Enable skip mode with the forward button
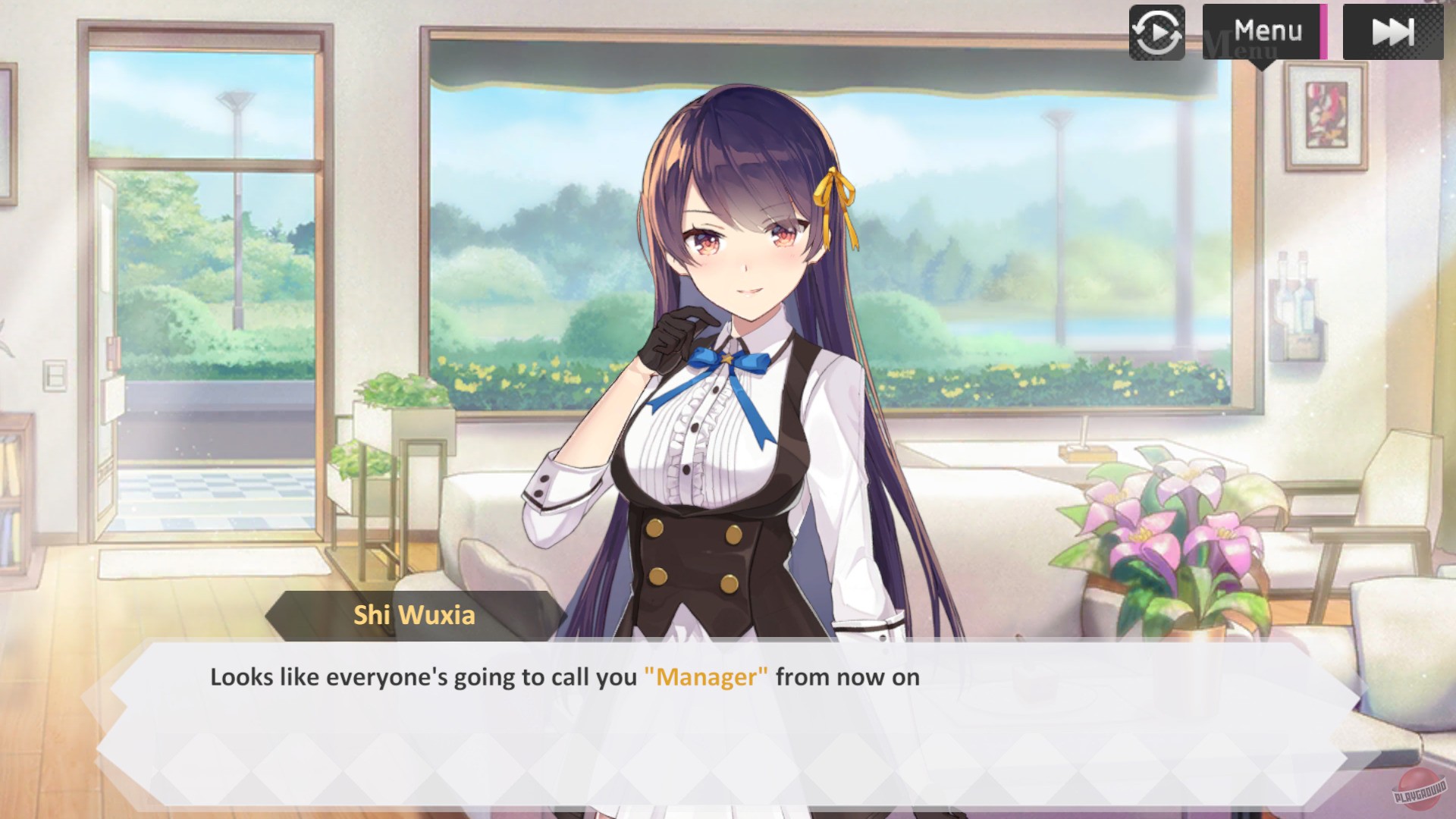 pyautogui.click(x=1393, y=32)
